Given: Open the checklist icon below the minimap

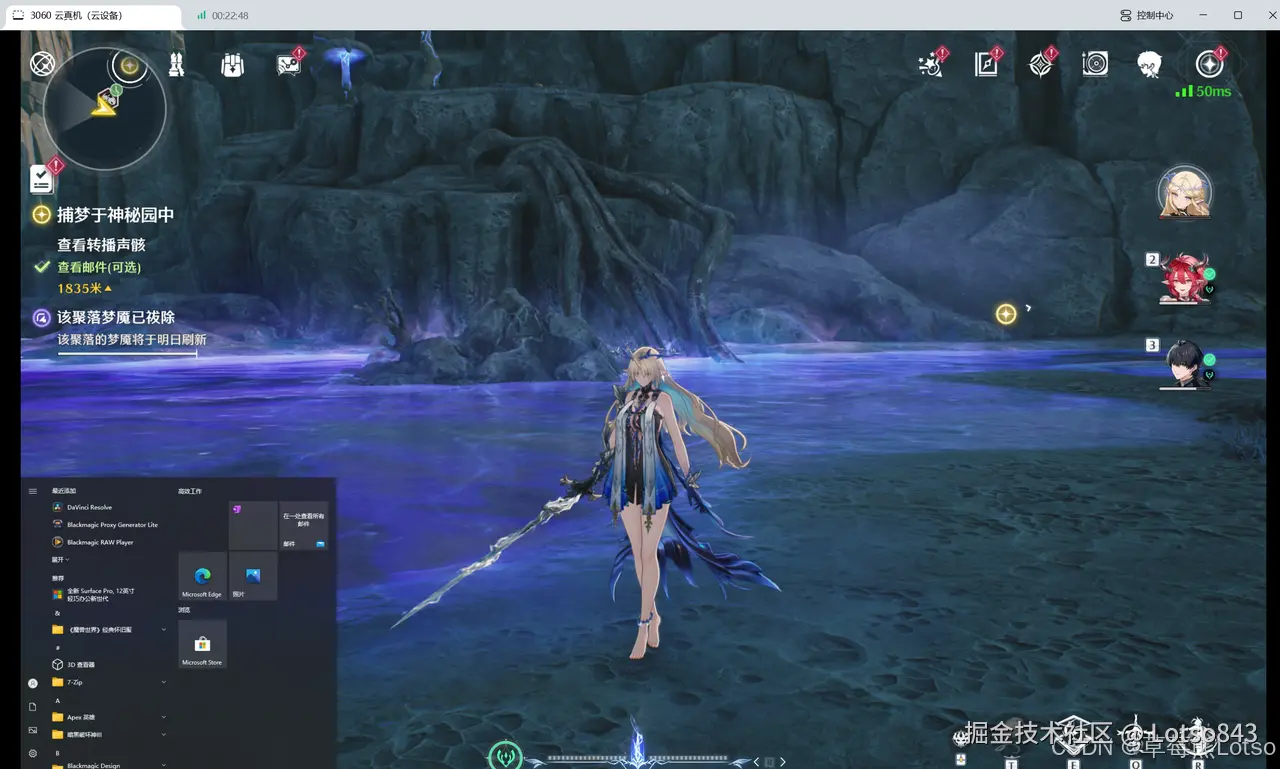Looking at the screenshot, I should pos(41,179).
